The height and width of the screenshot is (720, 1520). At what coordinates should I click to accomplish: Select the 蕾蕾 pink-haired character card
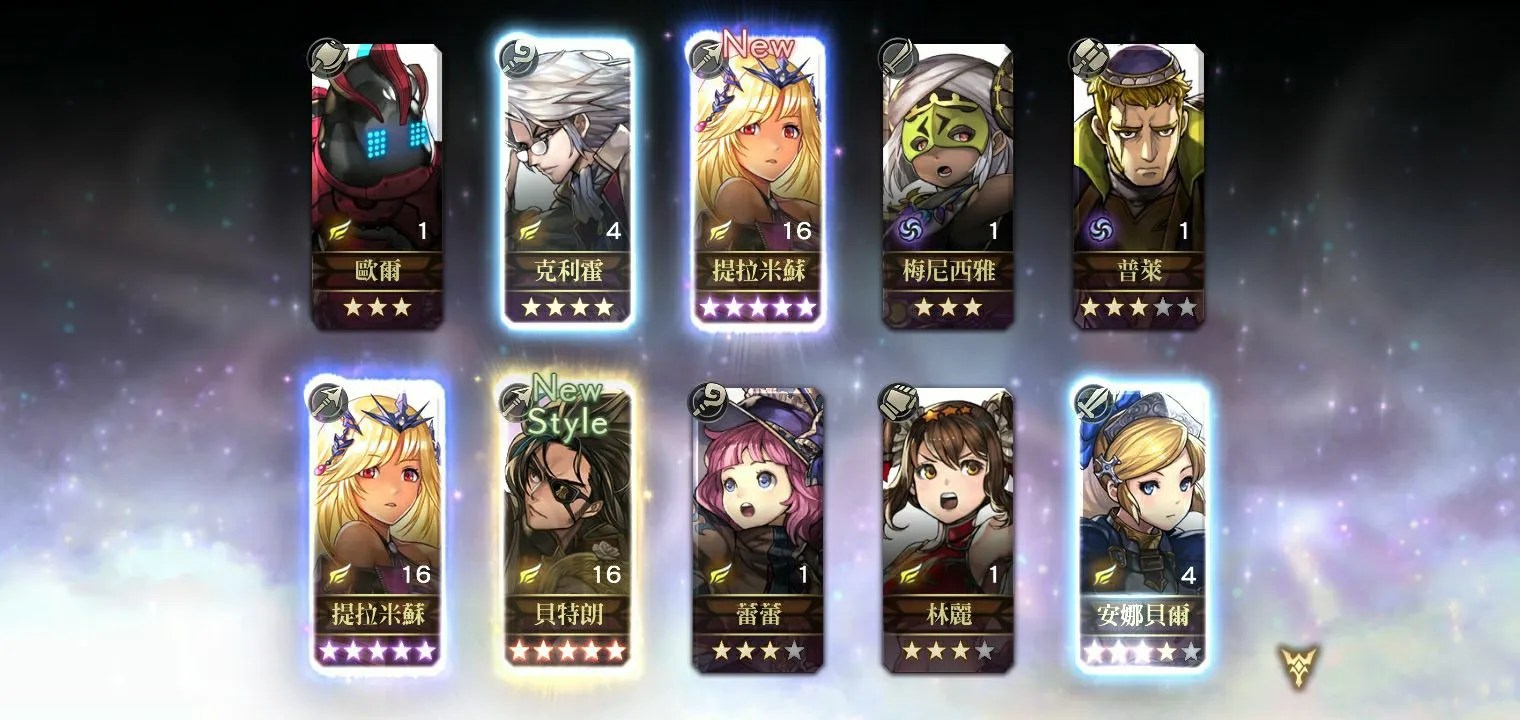[758, 528]
